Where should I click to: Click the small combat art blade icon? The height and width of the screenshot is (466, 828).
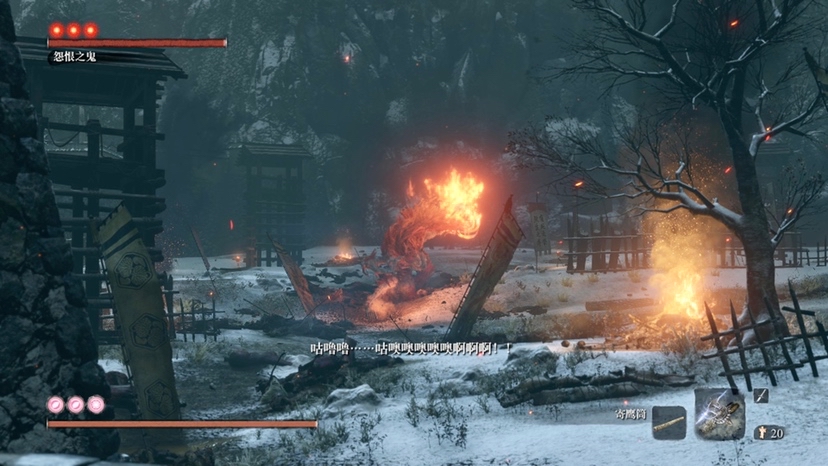(761, 396)
